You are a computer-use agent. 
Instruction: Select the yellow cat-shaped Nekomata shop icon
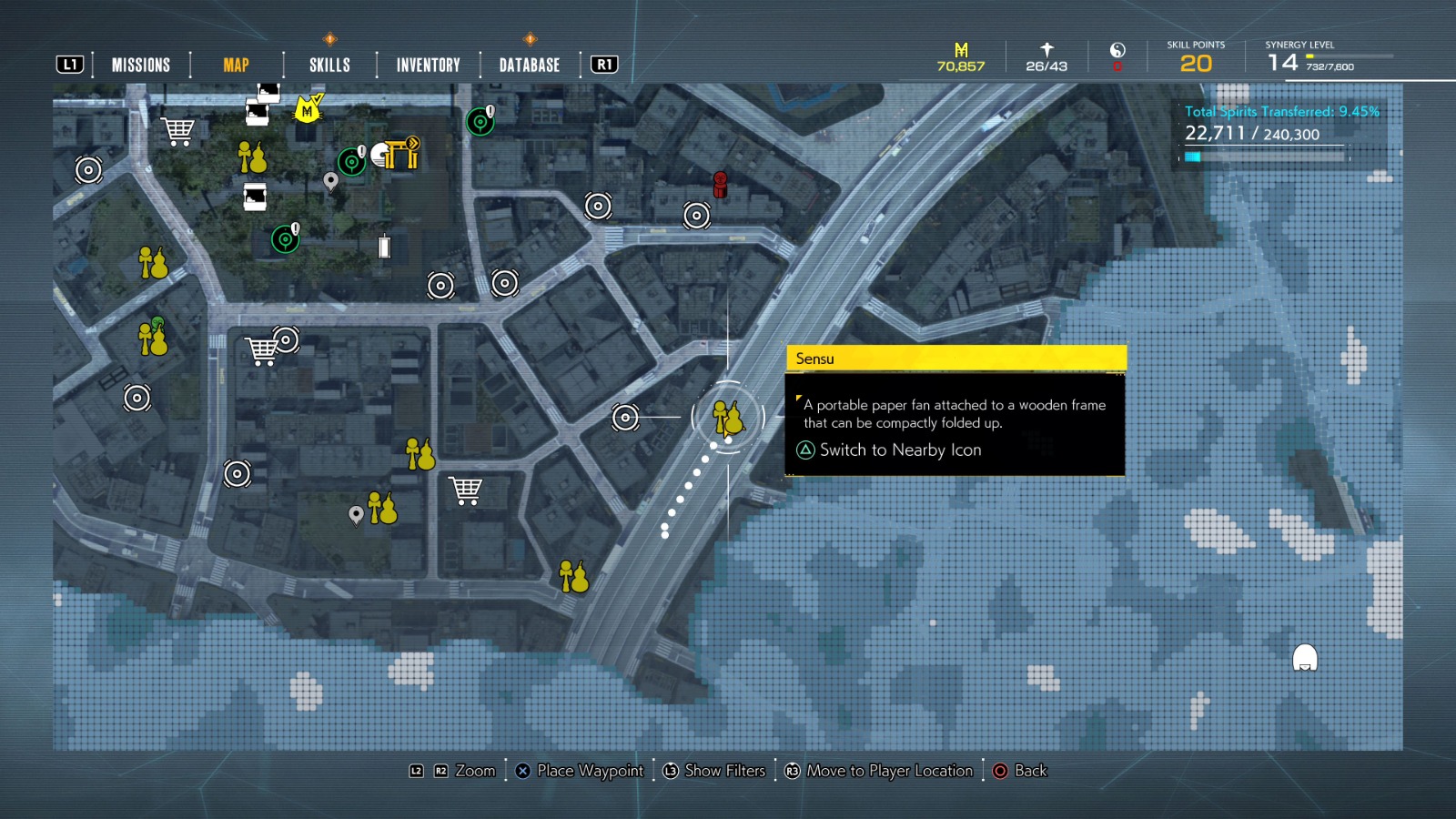tap(307, 110)
